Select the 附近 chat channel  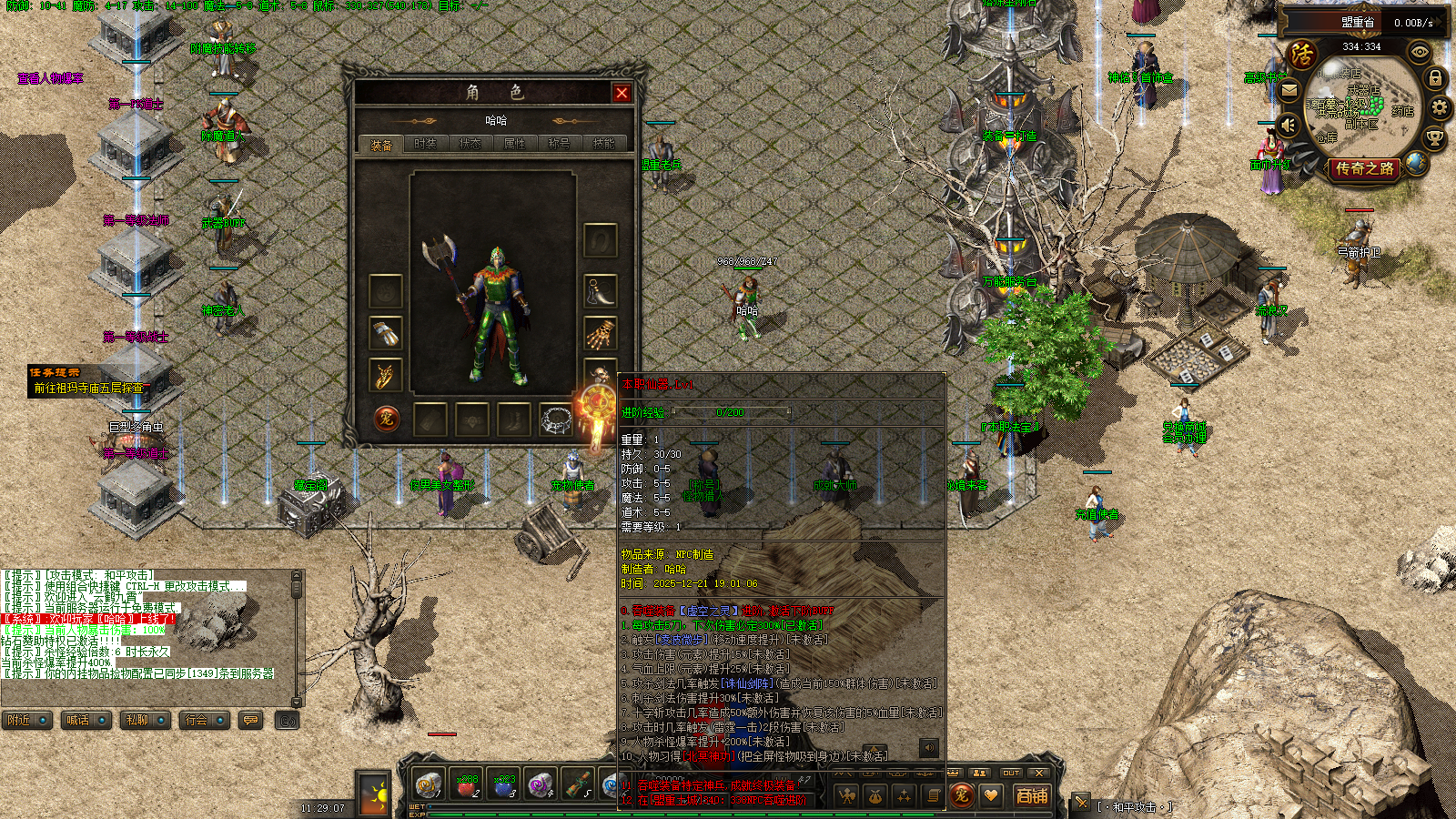[x=26, y=721]
